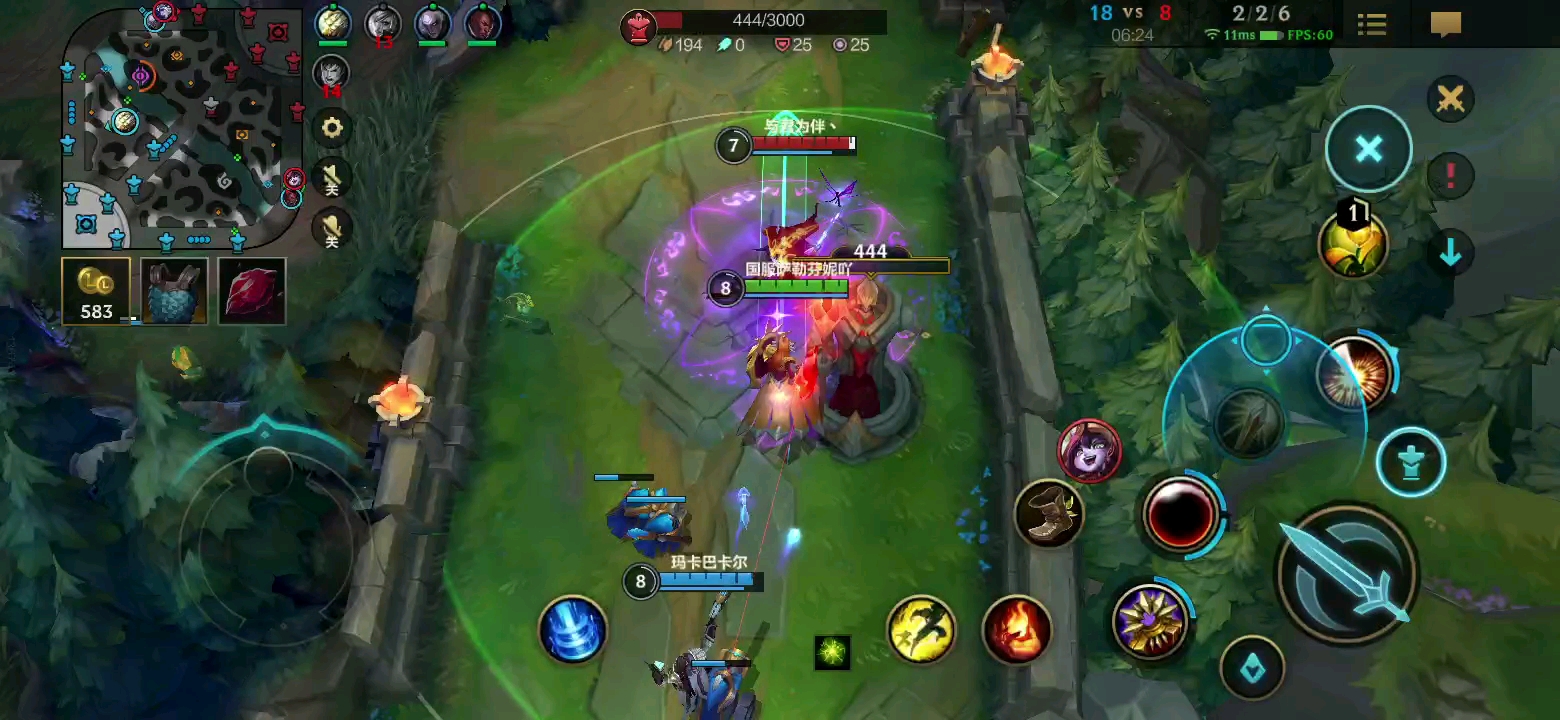Image resolution: width=1560 pixels, height=720 pixels.
Task: Buy the recommended red crystal item
Action: [x=252, y=291]
